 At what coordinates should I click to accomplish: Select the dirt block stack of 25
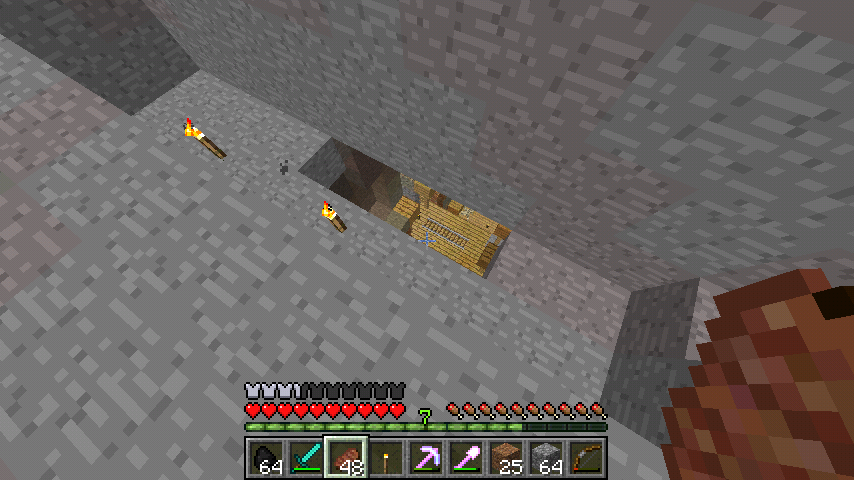coord(506,458)
